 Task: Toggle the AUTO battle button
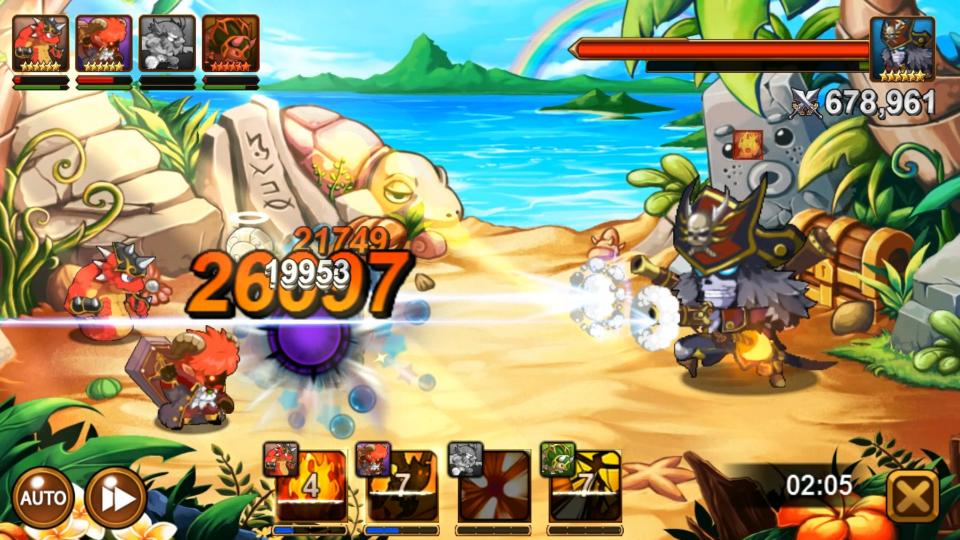coord(42,497)
